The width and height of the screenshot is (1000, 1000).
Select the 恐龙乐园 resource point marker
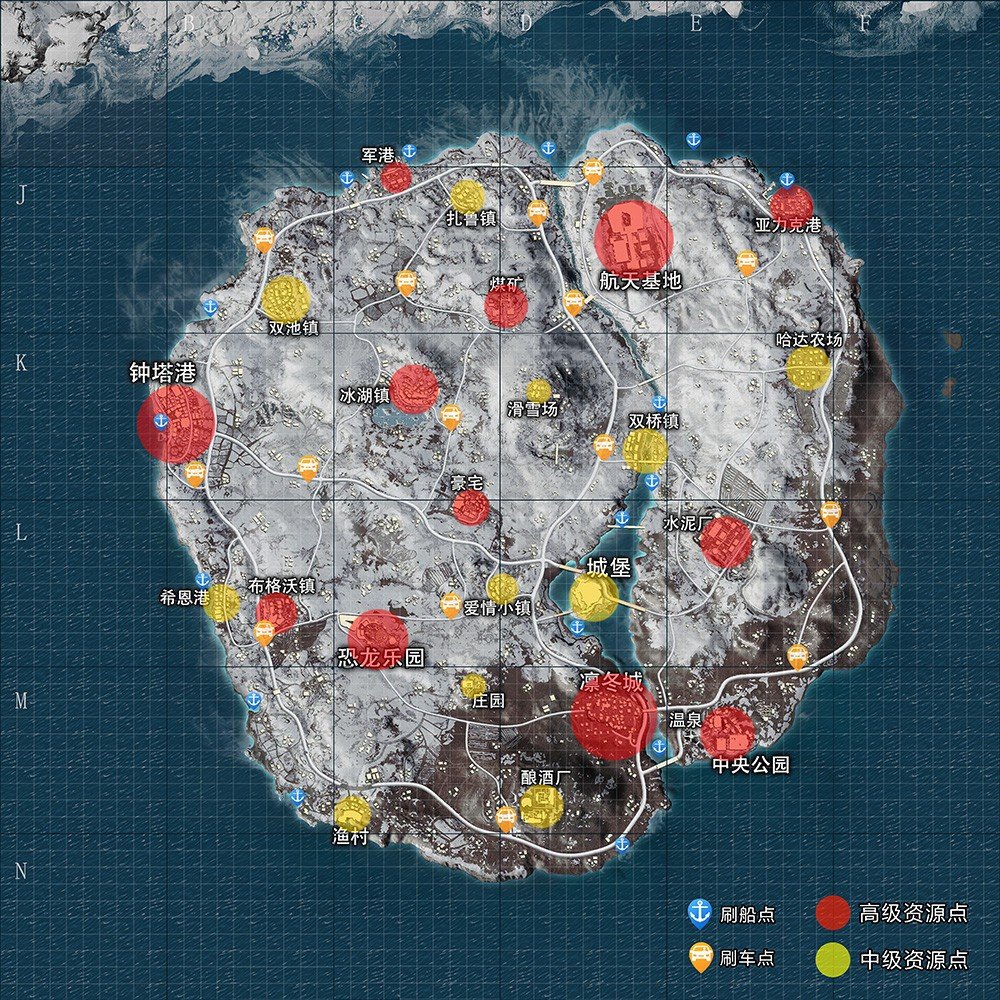377,638
